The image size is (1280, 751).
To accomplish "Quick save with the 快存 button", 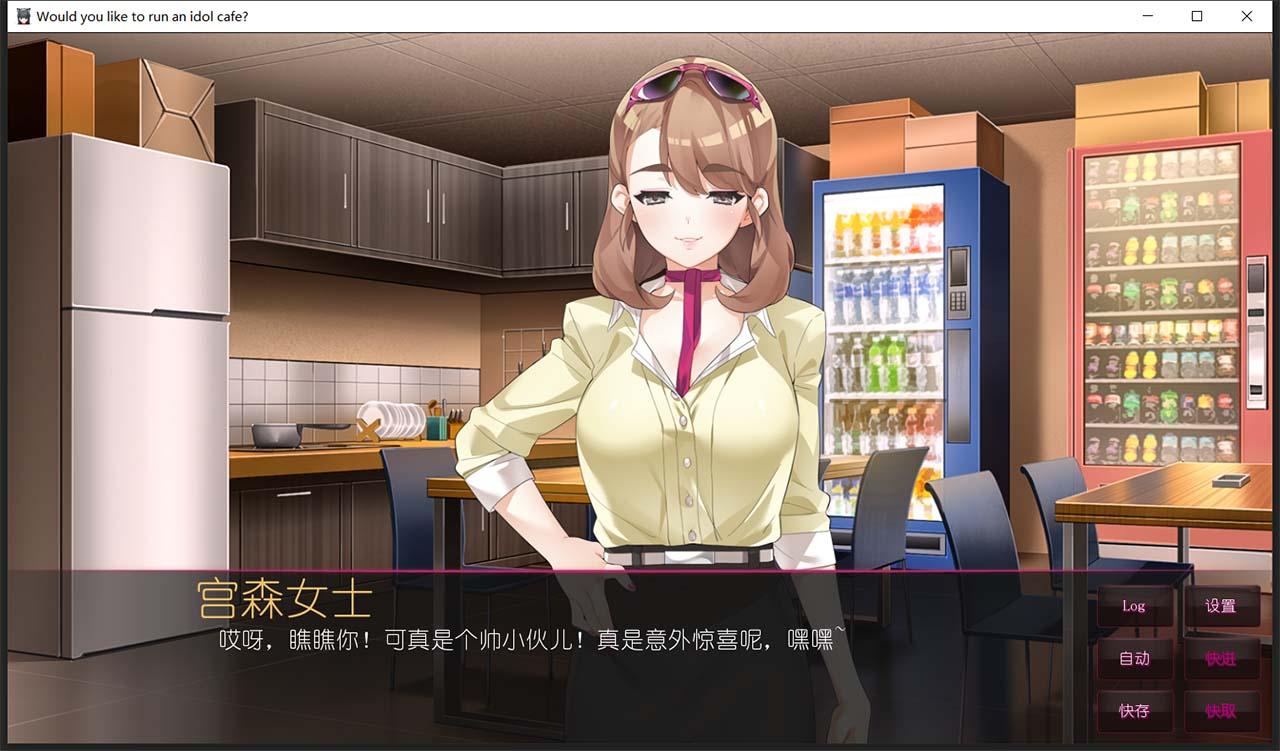I will [x=1135, y=712].
